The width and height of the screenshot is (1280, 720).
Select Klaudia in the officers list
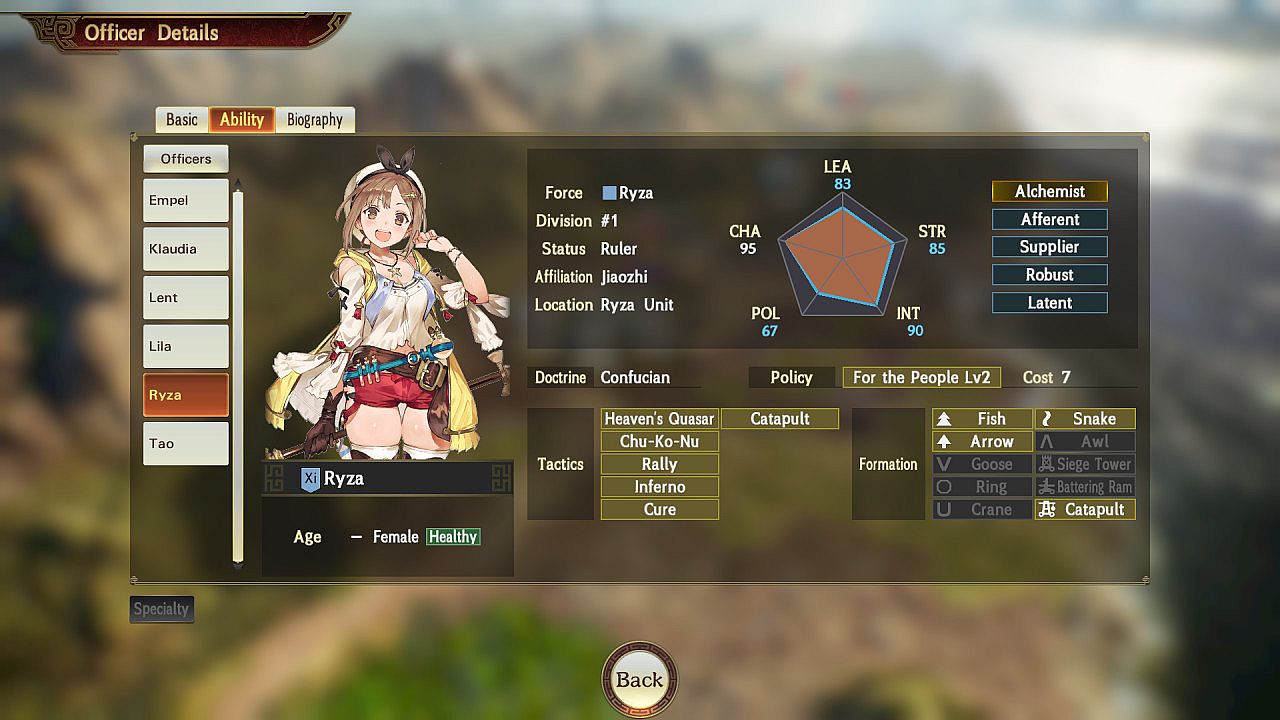point(185,249)
